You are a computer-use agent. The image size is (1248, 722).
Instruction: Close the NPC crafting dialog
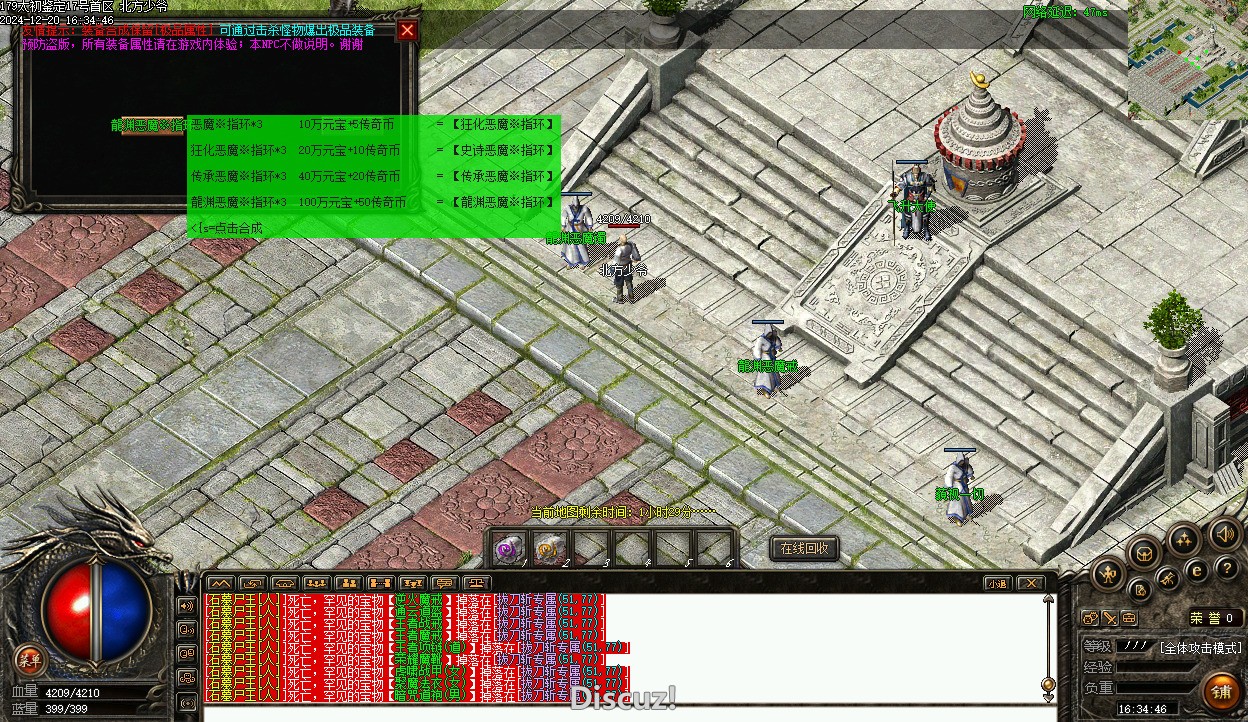pyautogui.click(x=407, y=31)
